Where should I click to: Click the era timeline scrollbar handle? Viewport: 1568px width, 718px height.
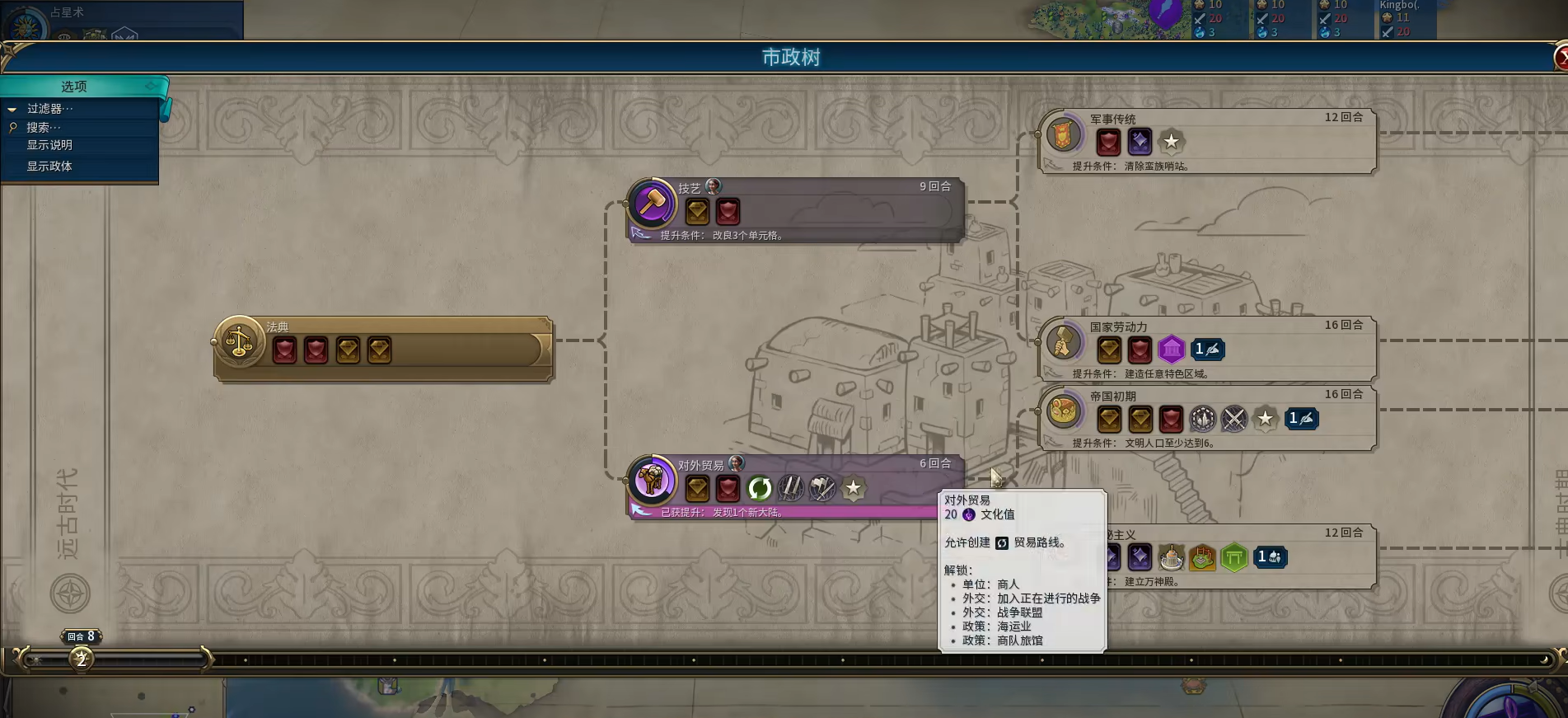[115, 659]
